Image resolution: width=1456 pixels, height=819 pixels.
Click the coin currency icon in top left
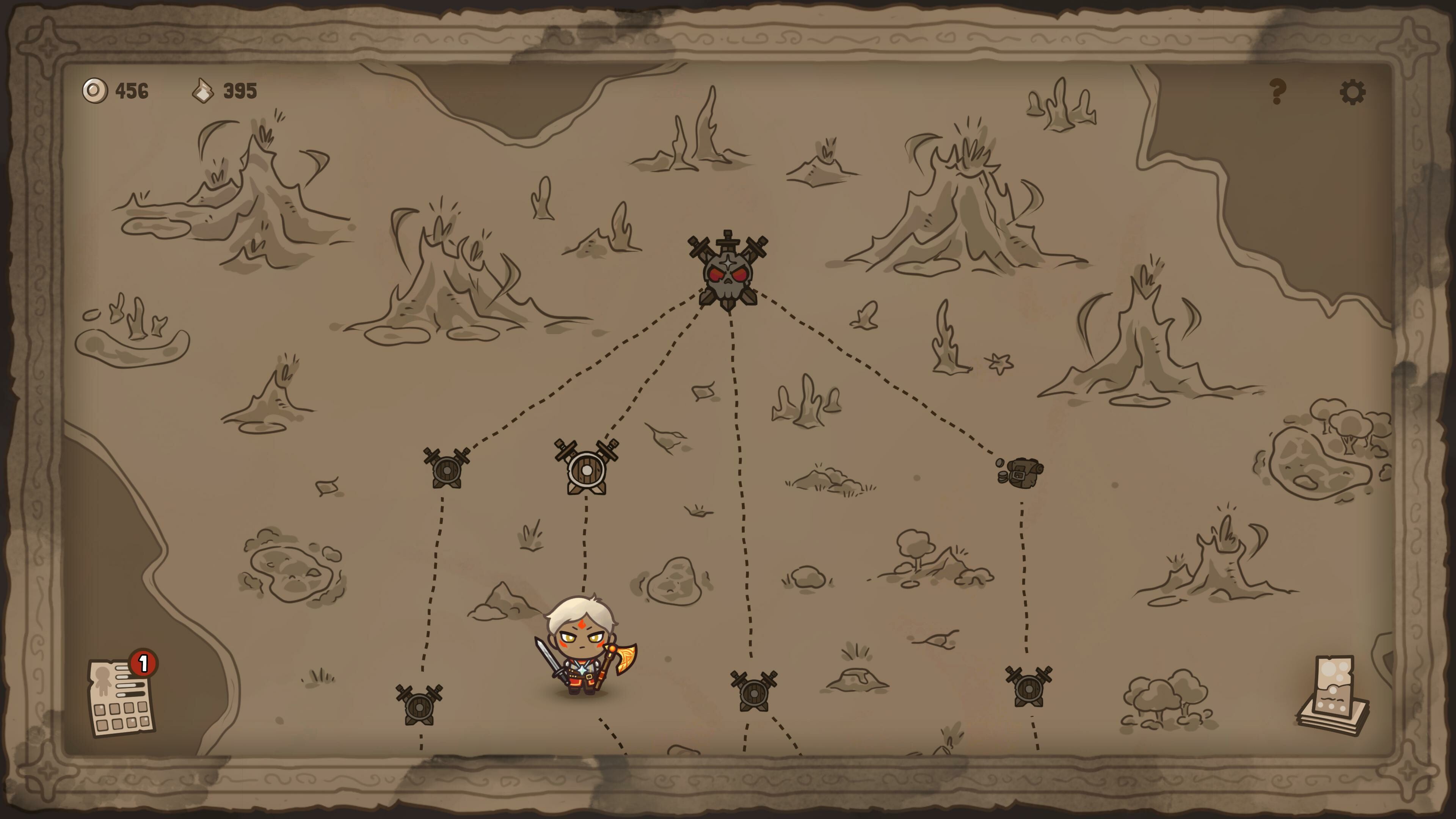click(x=95, y=91)
